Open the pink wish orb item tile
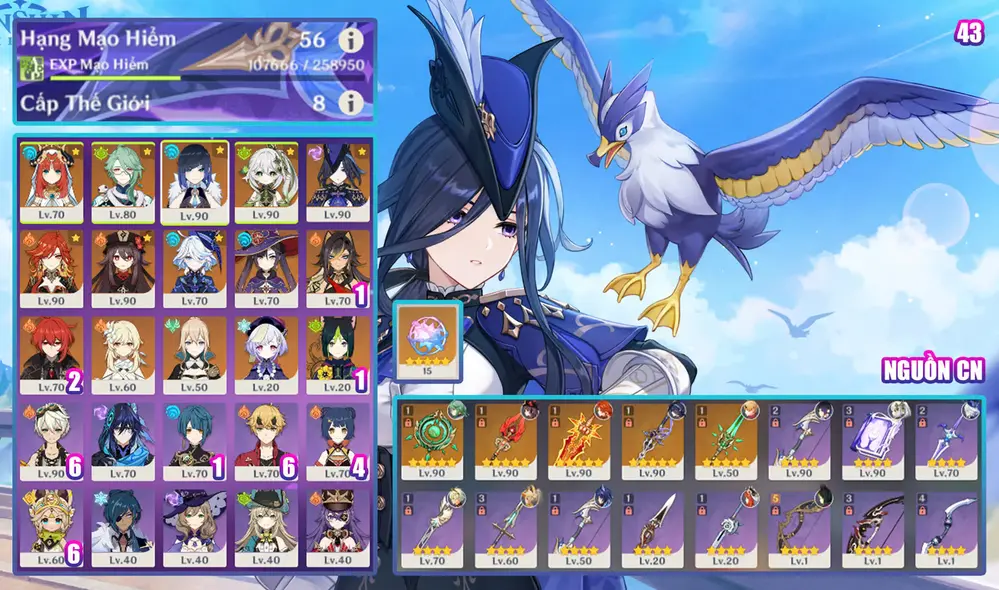This screenshot has height=590, width=999. click(x=429, y=341)
